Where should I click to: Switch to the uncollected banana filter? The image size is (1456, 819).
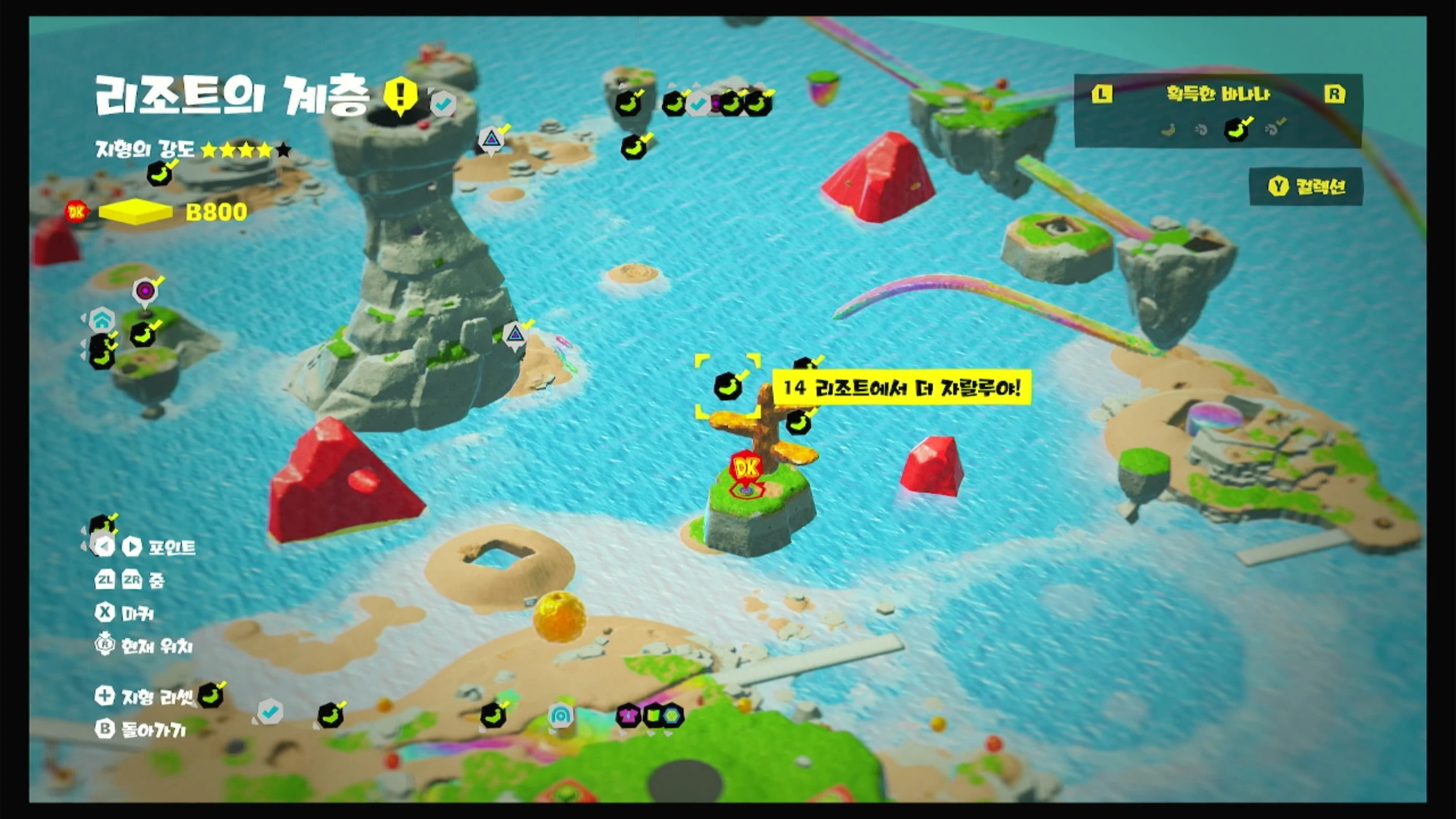tap(1168, 130)
